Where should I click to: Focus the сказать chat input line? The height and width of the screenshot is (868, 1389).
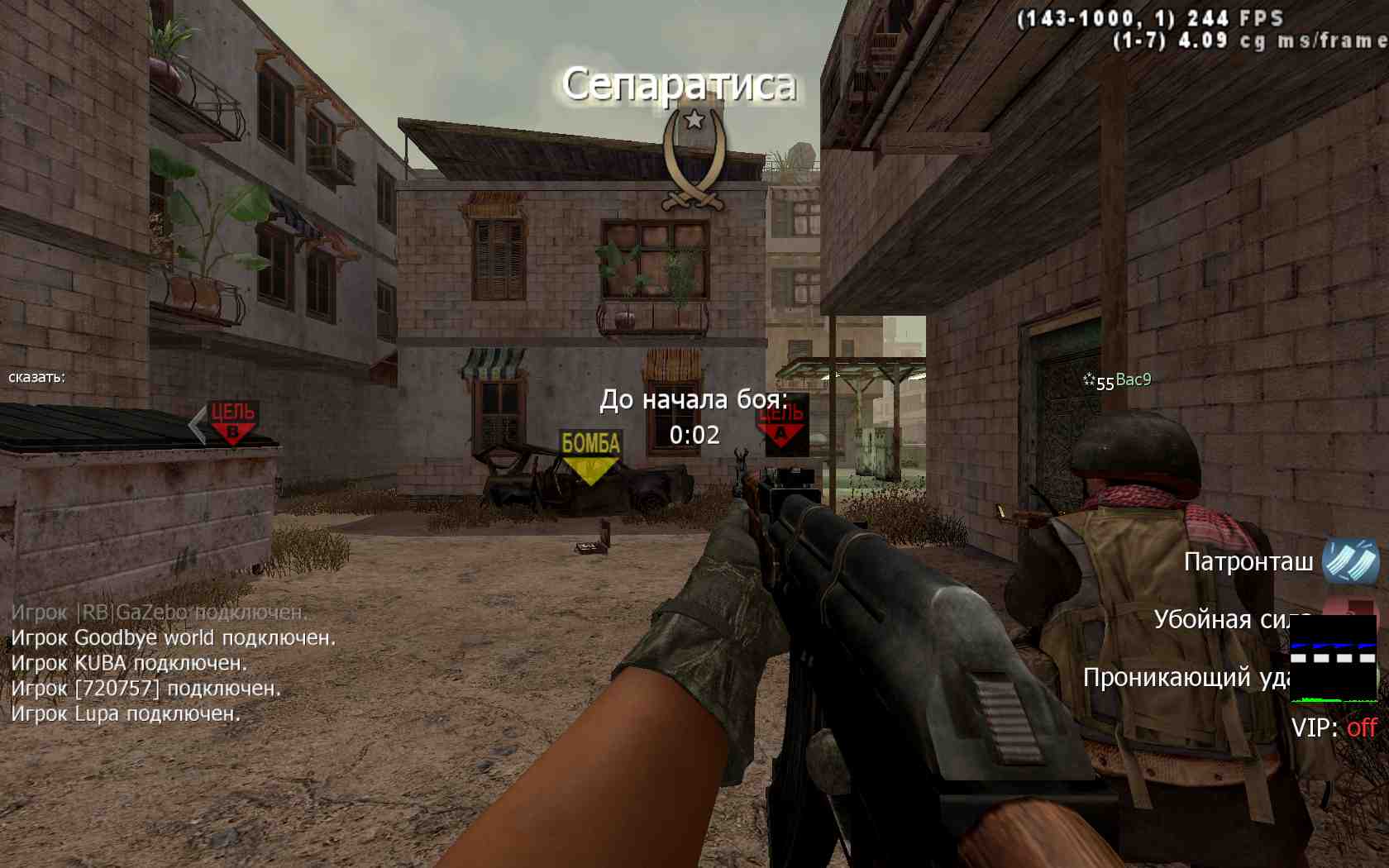tap(37, 378)
